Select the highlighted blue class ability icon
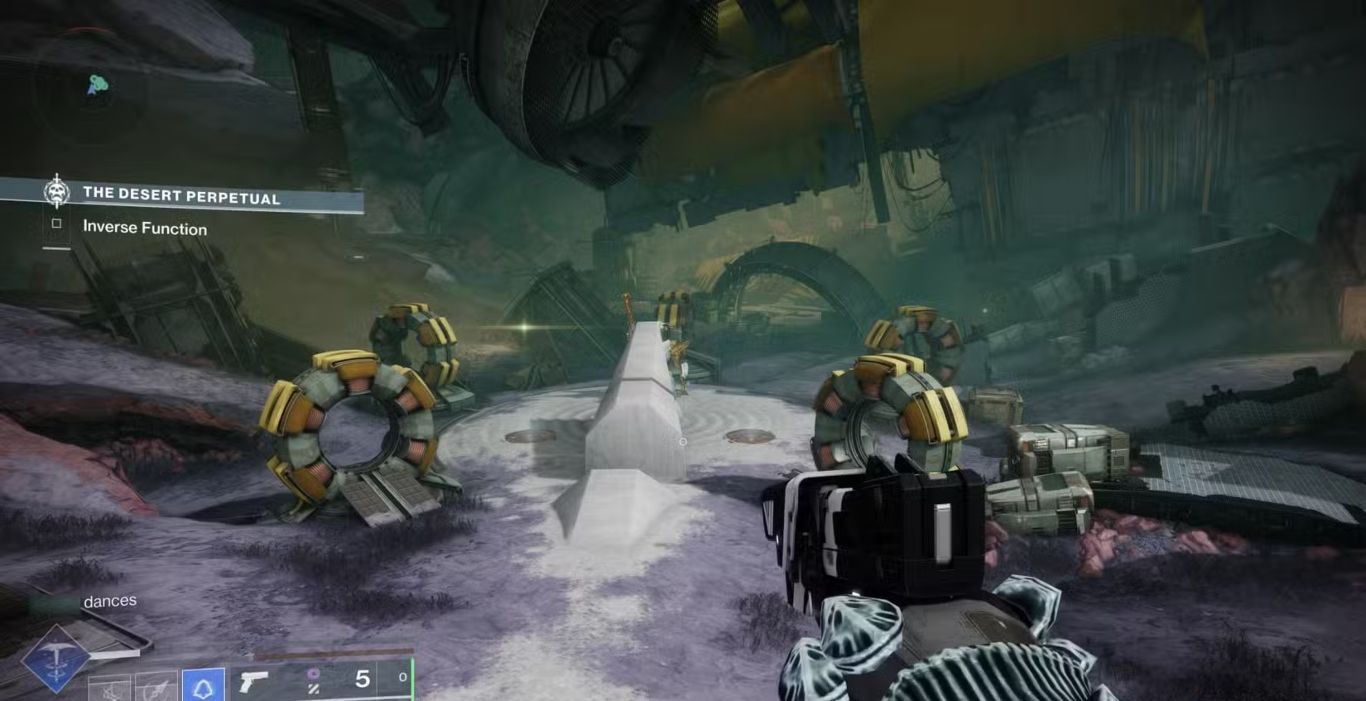 click(203, 686)
